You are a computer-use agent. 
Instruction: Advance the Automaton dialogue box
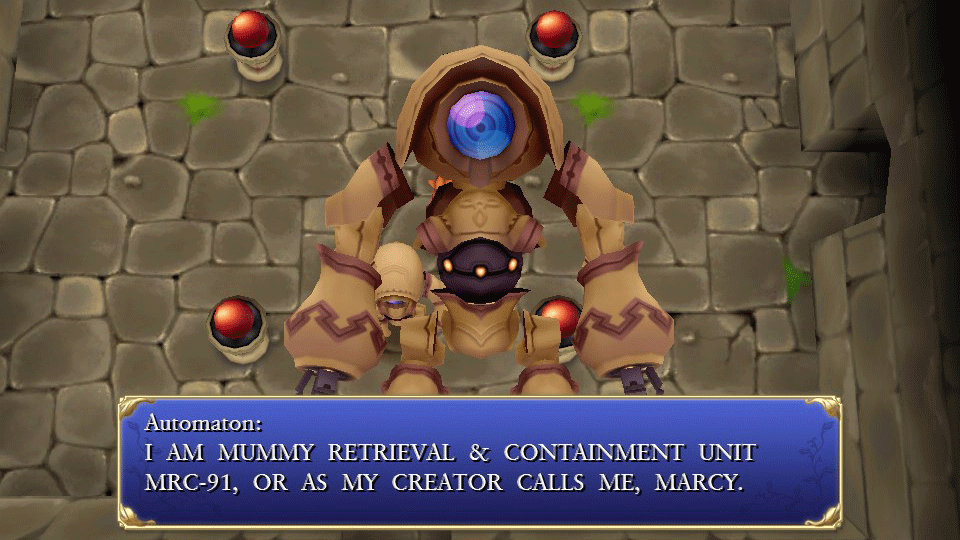(x=479, y=461)
